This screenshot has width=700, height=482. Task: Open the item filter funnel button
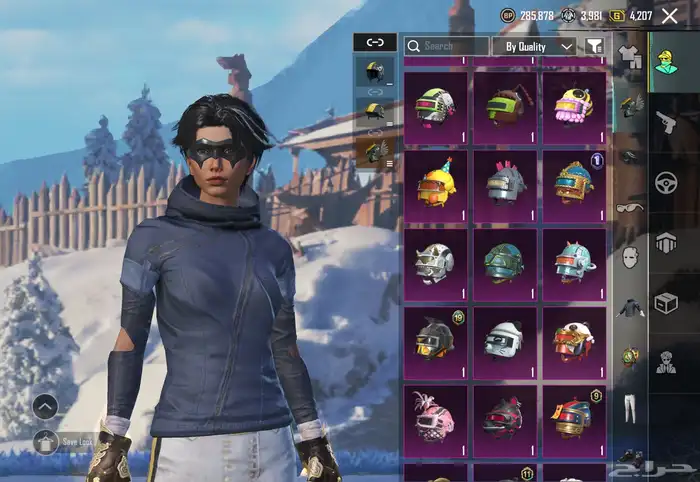pos(595,46)
